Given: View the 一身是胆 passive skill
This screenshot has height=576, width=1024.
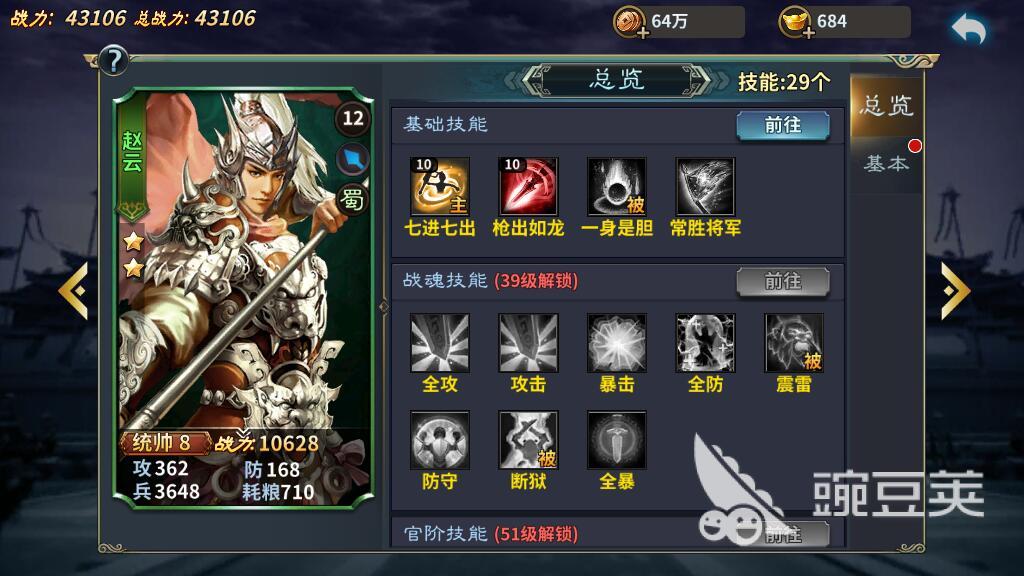Looking at the screenshot, I should (616, 186).
